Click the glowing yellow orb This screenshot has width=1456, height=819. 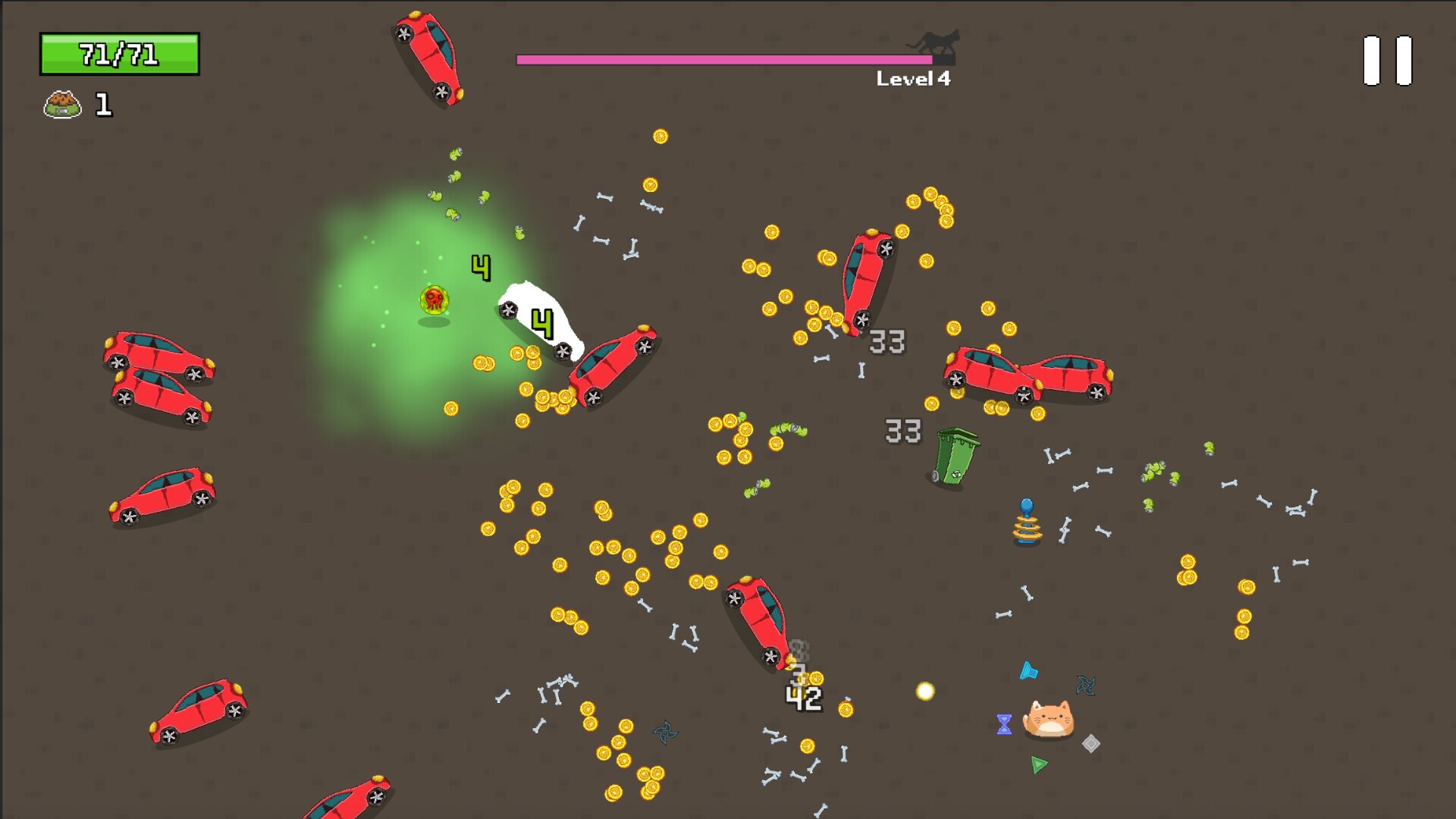click(926, 691)
